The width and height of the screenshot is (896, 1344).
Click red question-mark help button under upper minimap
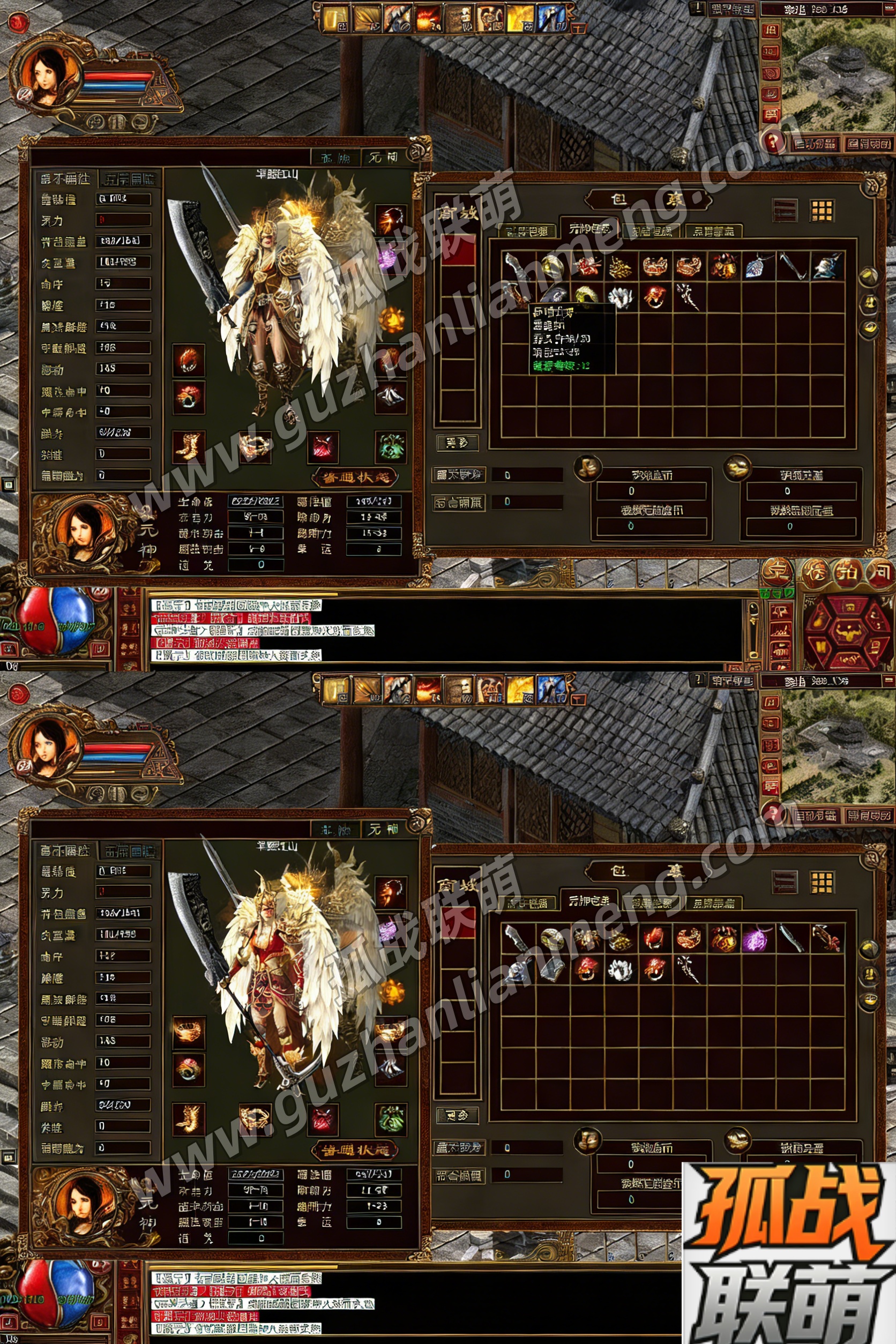(773, 140)
